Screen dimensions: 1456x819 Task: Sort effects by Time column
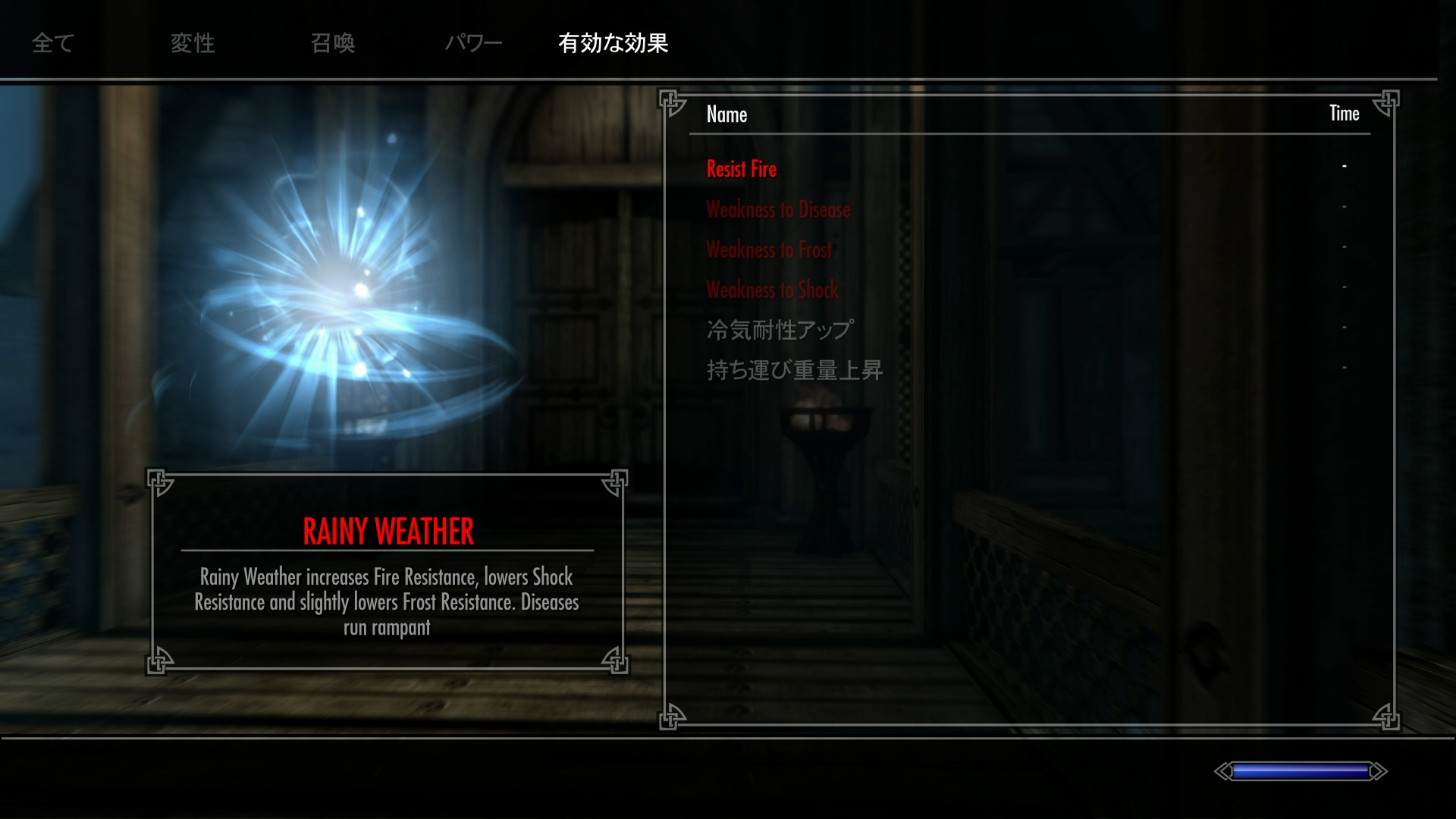(x=1344, y=114)
